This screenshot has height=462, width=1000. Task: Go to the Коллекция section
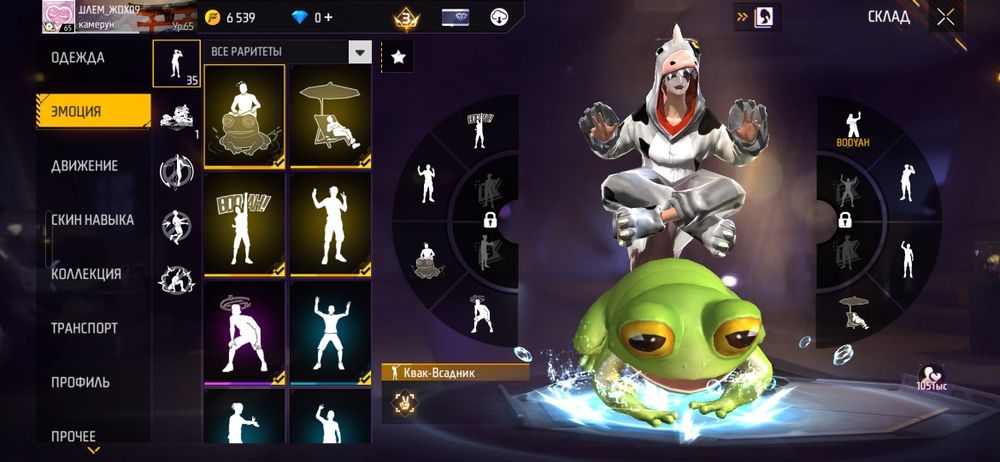pos(86,274)
